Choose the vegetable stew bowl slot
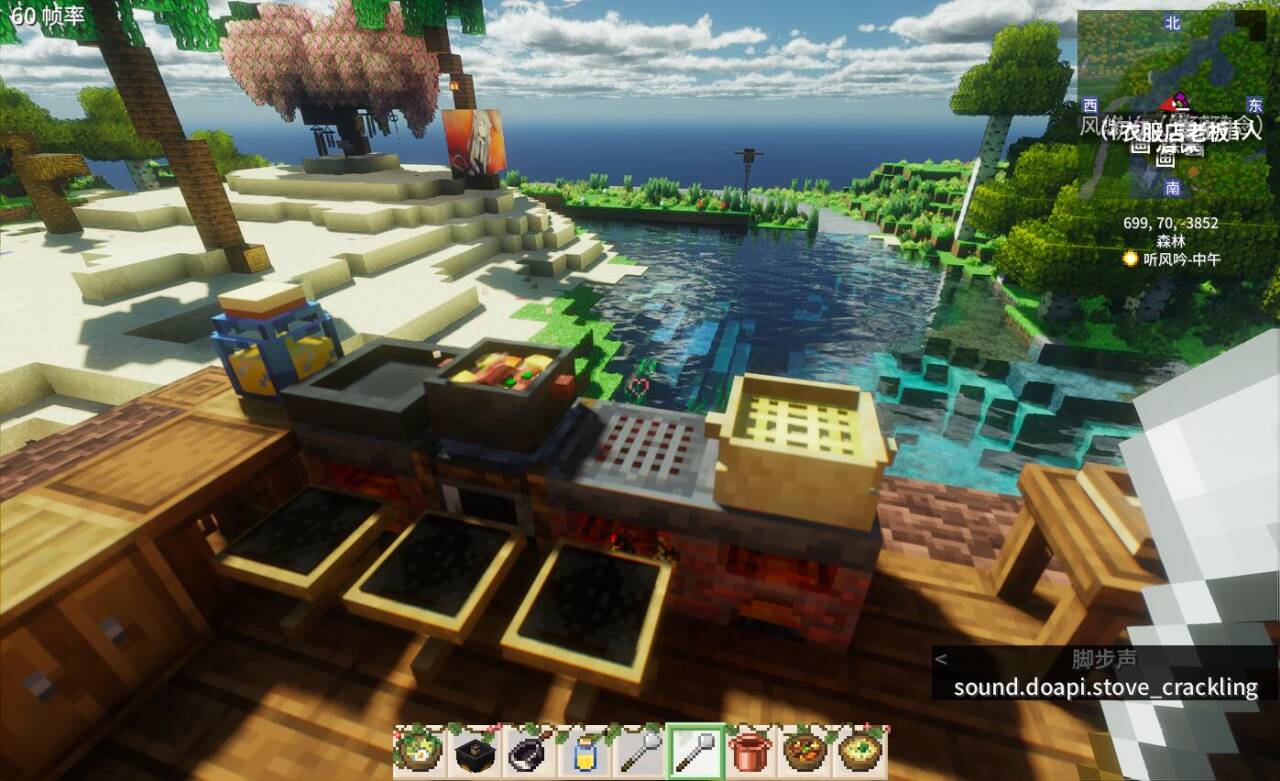The height and width of the screenshot is (781, 1280). pos(803,751)
